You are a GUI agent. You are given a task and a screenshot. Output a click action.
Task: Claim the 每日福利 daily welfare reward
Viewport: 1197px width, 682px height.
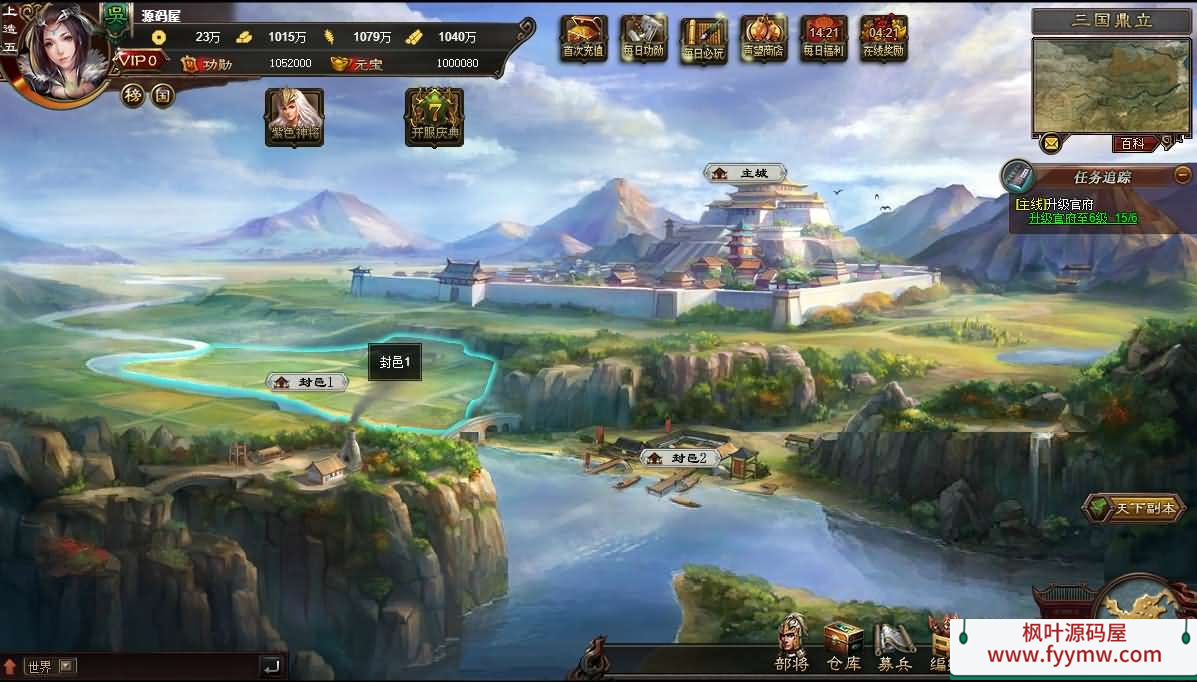823,39
